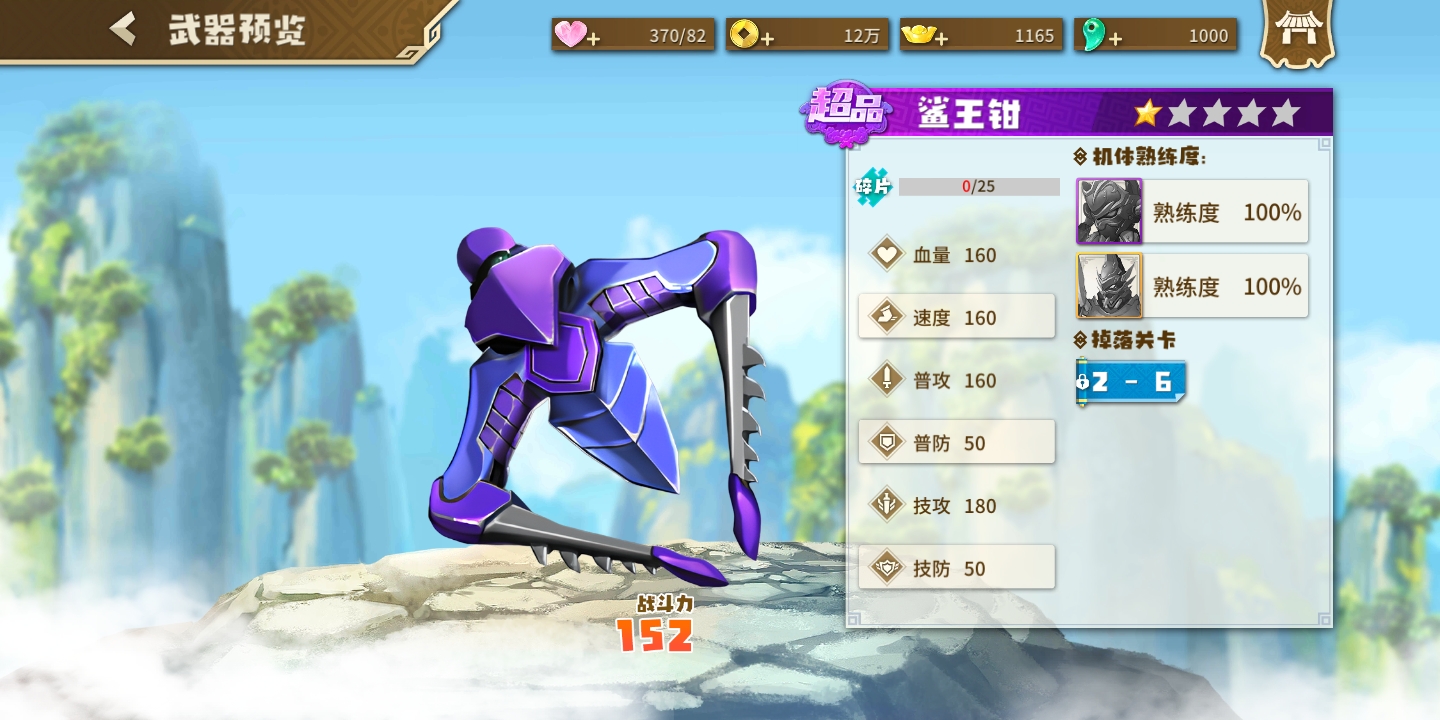
Task: Select the gold-framed mech proficiency portrait
Action: pyautogui.click(x=1109, y=286)
